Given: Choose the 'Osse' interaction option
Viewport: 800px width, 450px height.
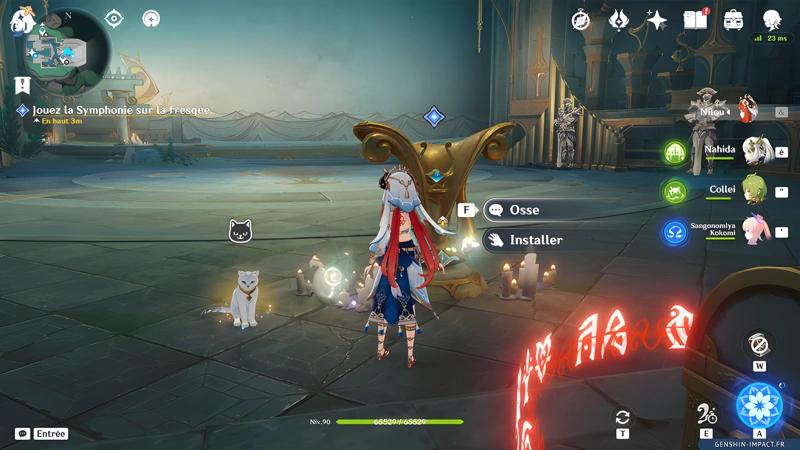Looking at the screenshot, I should (524, 210).
